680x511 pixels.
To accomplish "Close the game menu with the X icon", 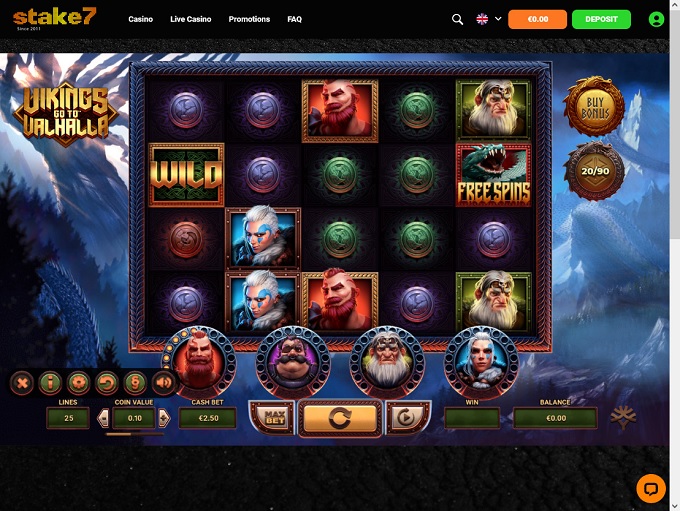I will 22,382.
